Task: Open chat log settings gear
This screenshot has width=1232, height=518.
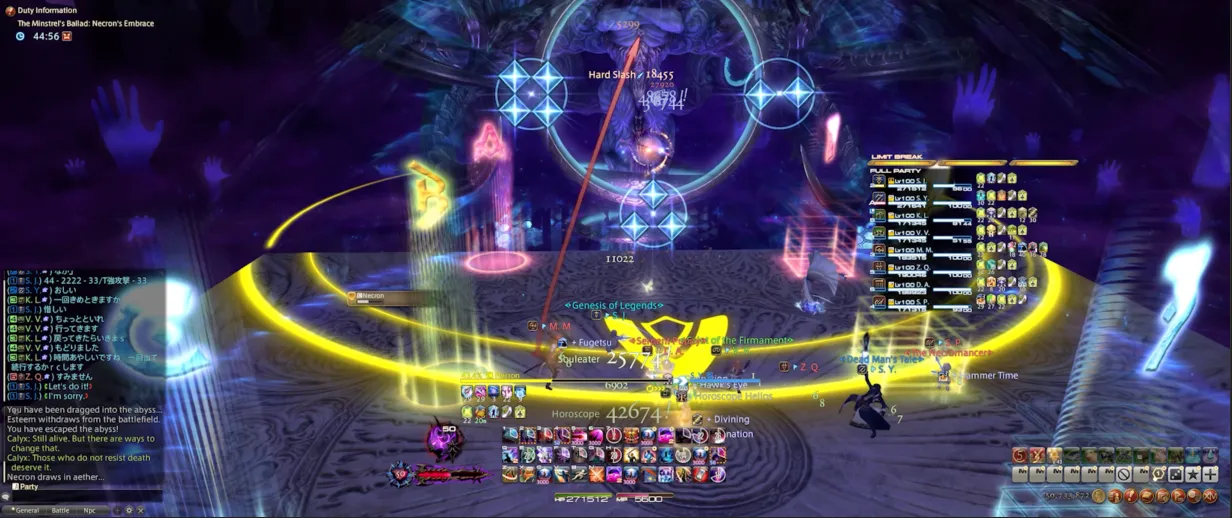Action: pyautogui.click(x=128, y=510)
